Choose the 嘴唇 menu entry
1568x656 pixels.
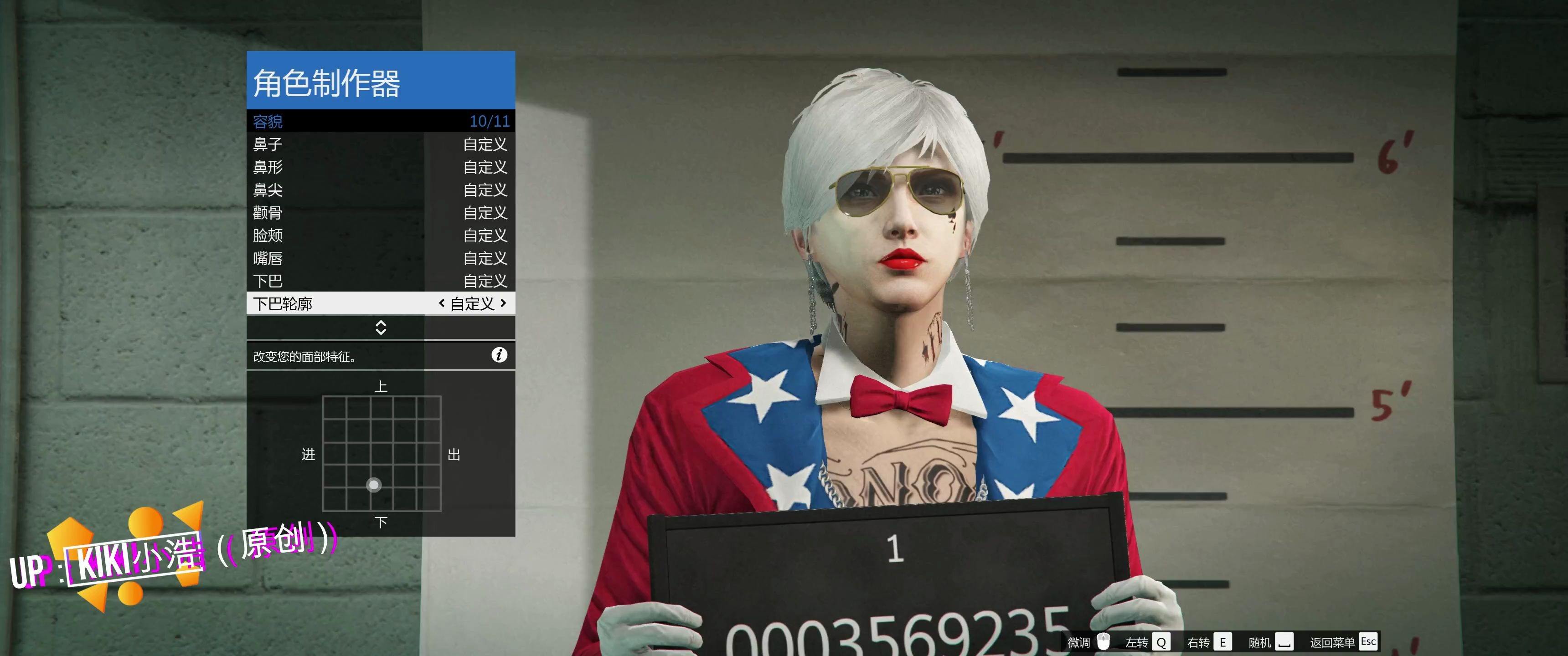point(381,258)
